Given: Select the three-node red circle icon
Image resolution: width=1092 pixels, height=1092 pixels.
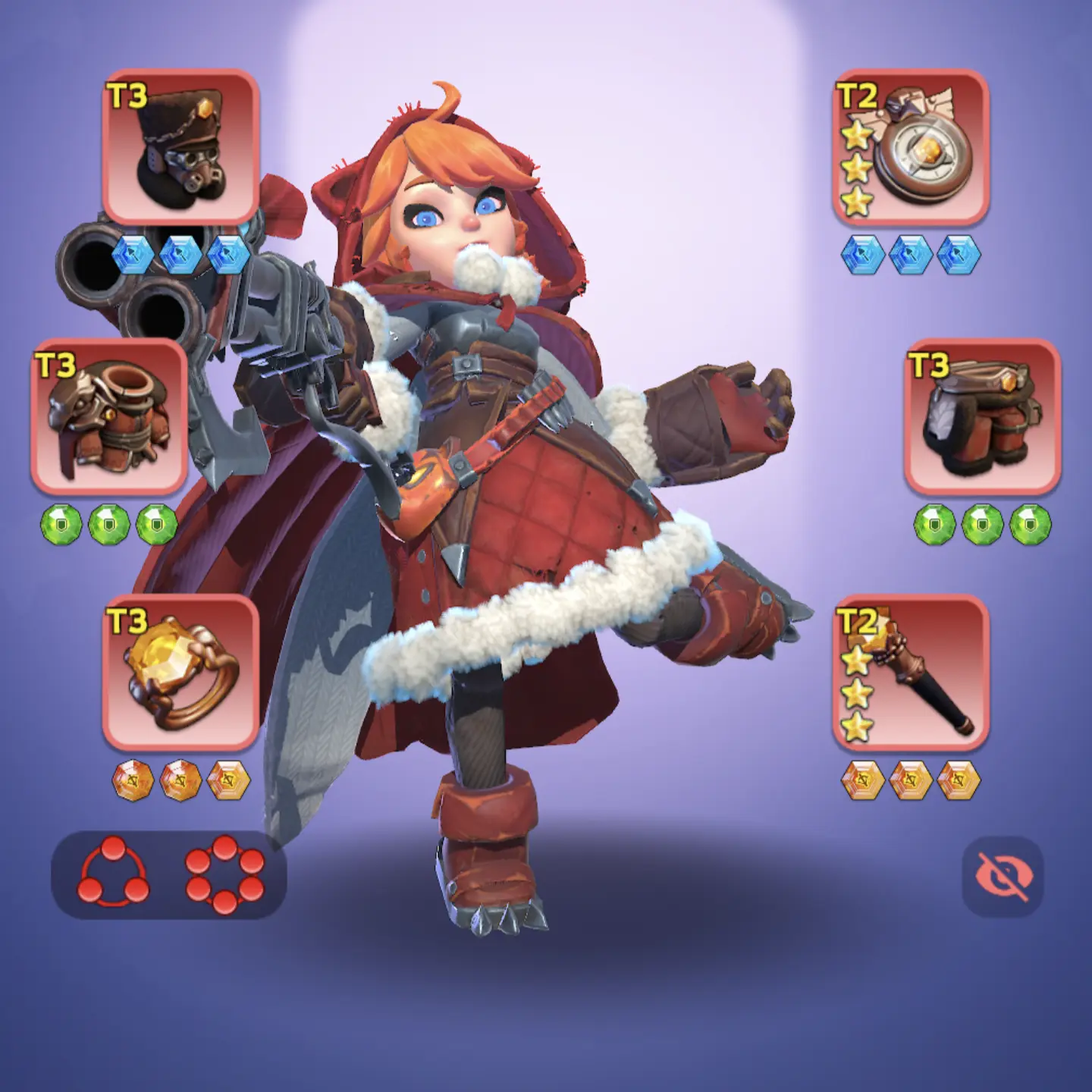Looking at the screenshot, I should pos(114,874).
